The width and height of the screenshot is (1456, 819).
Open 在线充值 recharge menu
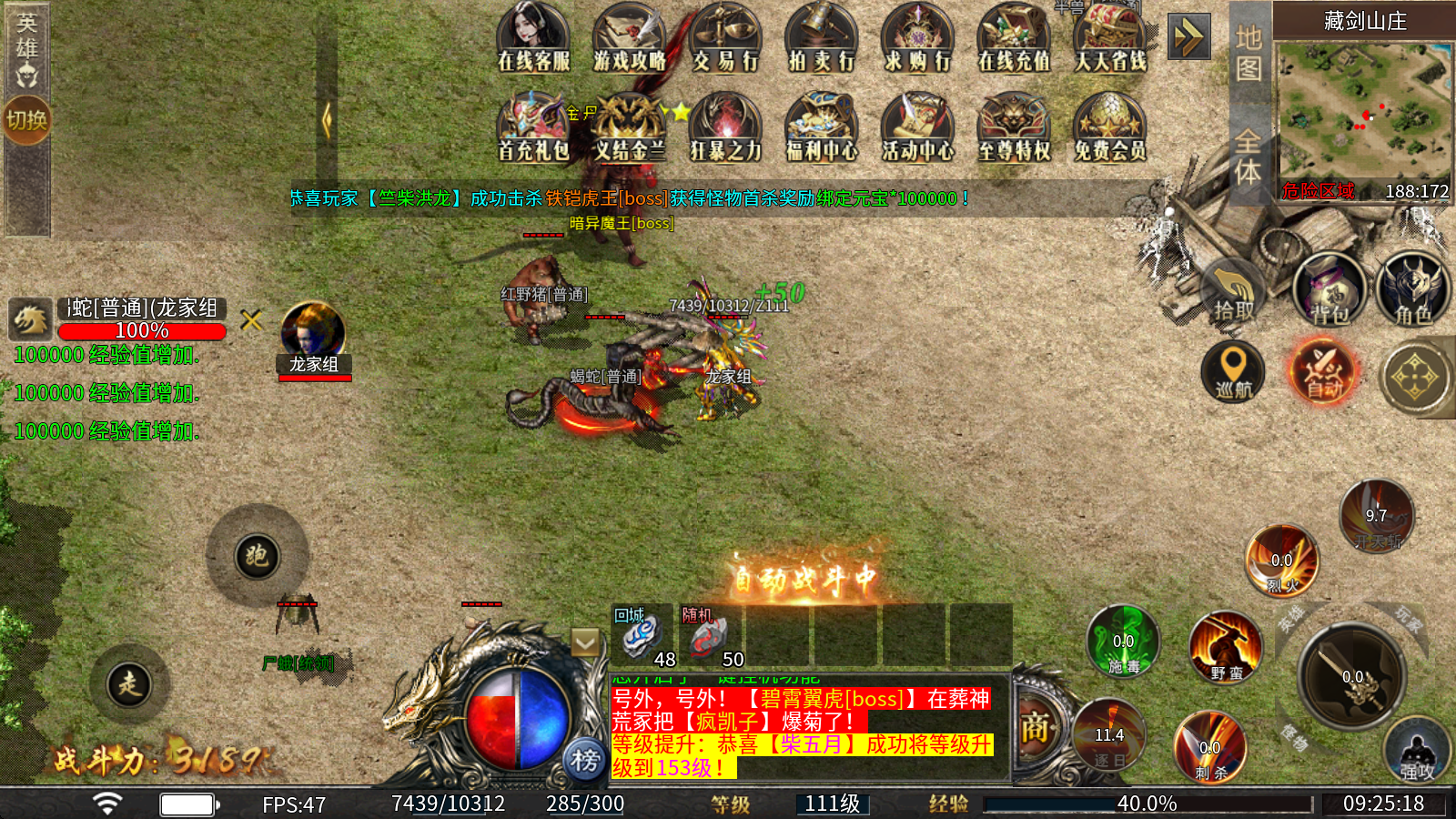point(1013,37)
